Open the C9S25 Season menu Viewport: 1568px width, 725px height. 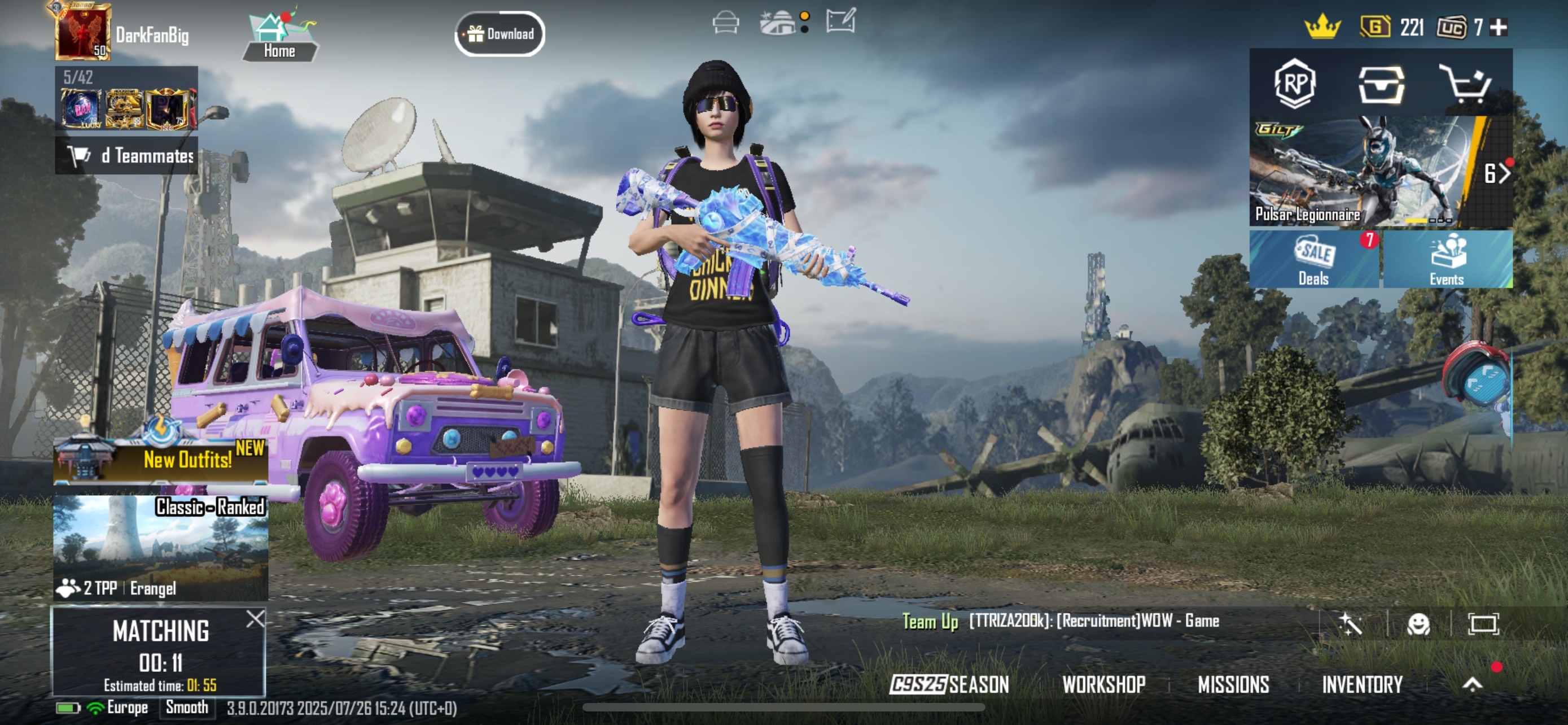coord(949,685)
